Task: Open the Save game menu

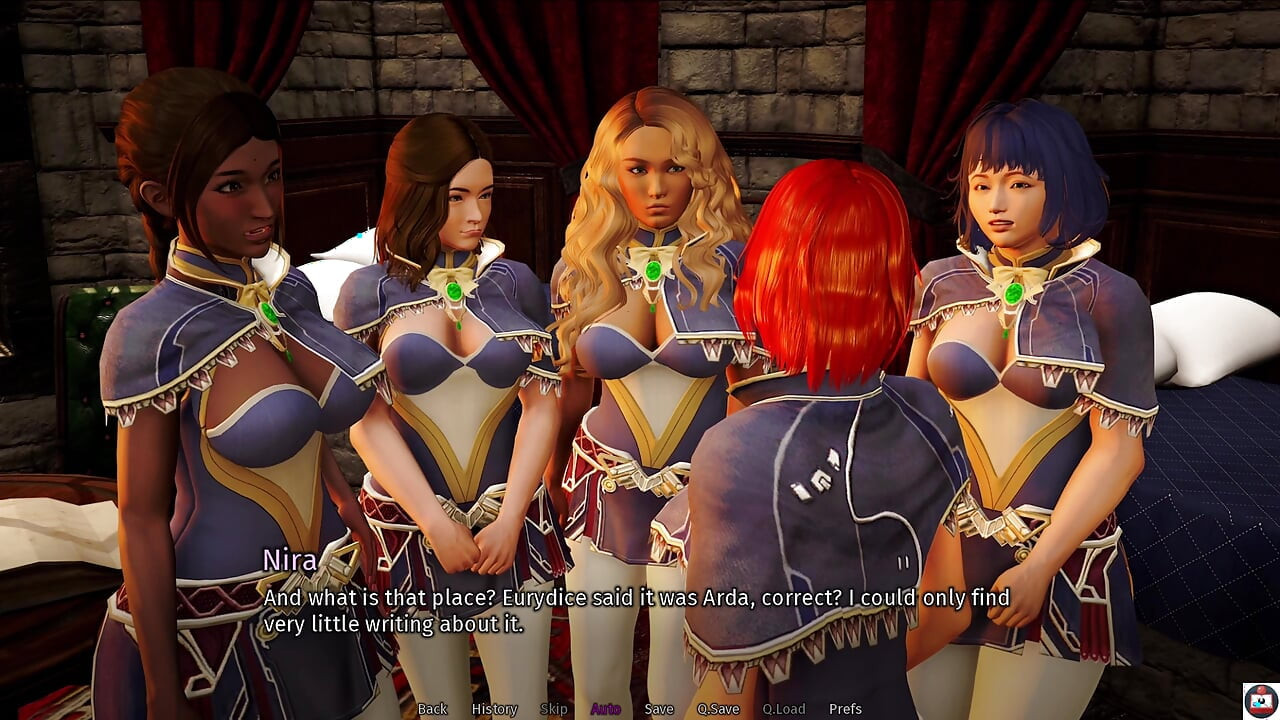Action: tap(658, 709)
